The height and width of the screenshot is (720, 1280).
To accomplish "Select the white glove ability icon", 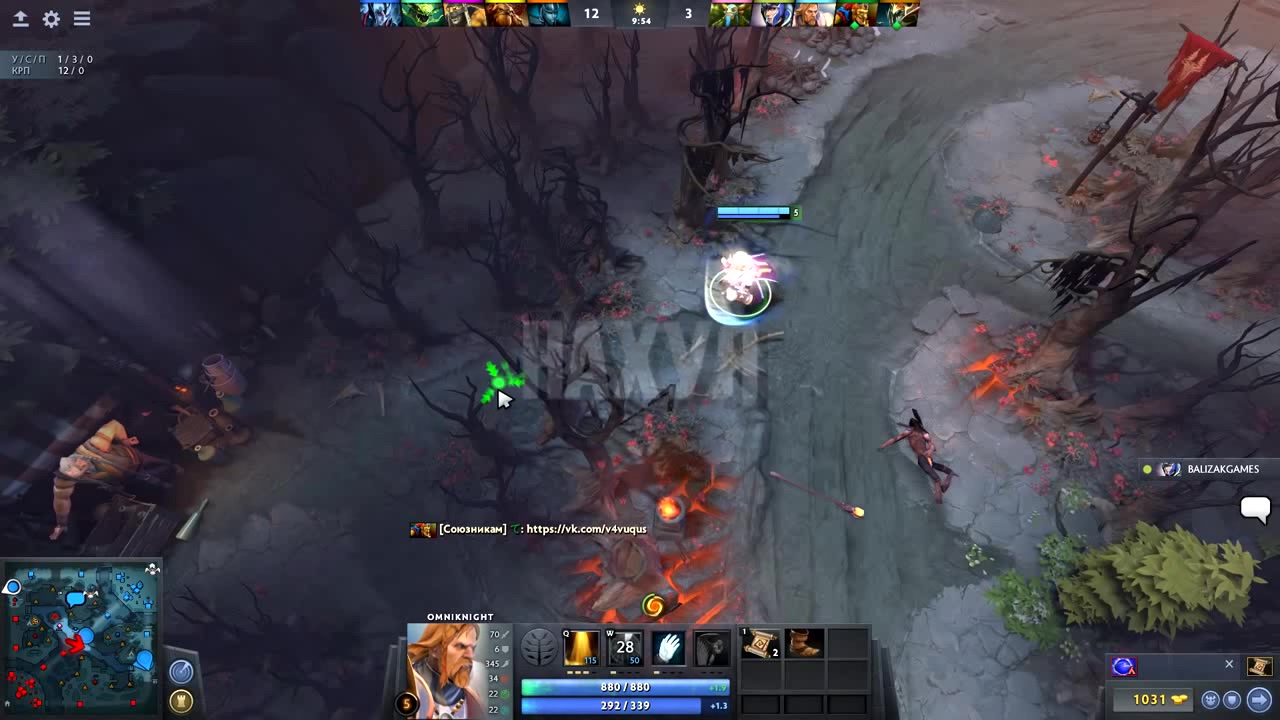I will (669, 648).
